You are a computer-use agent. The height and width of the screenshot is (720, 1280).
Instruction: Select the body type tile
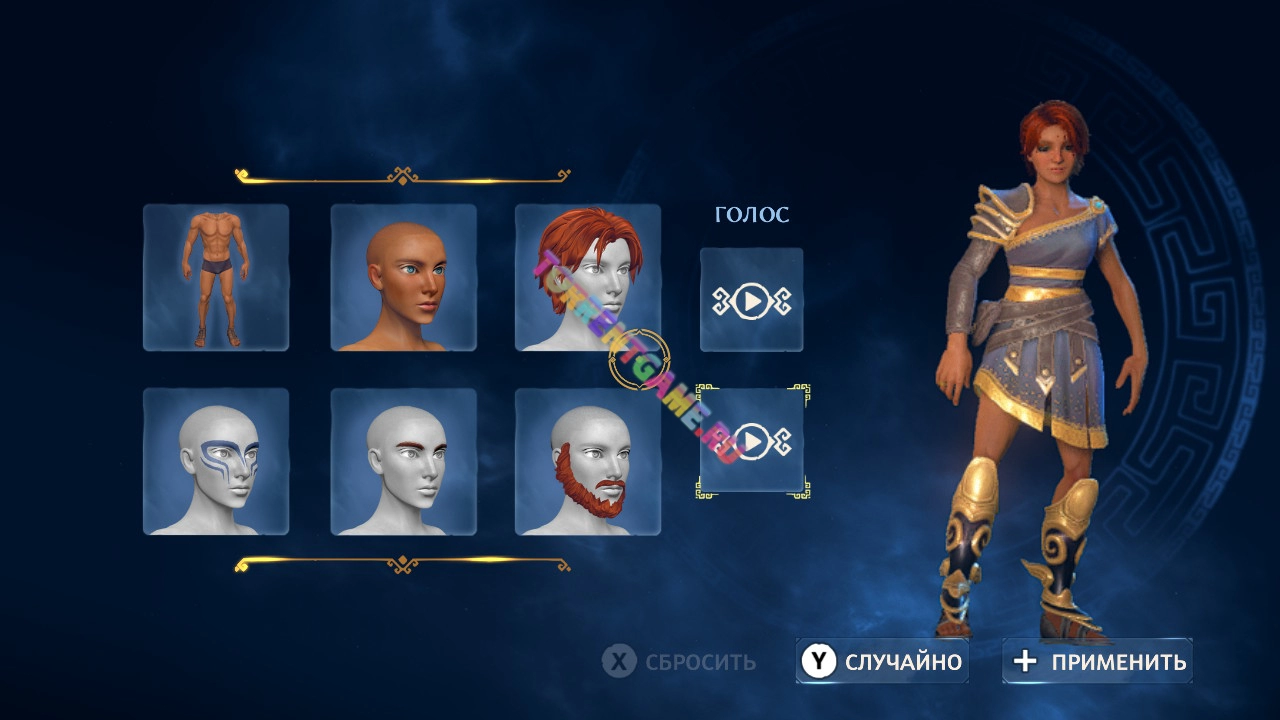tap(216, 278)
